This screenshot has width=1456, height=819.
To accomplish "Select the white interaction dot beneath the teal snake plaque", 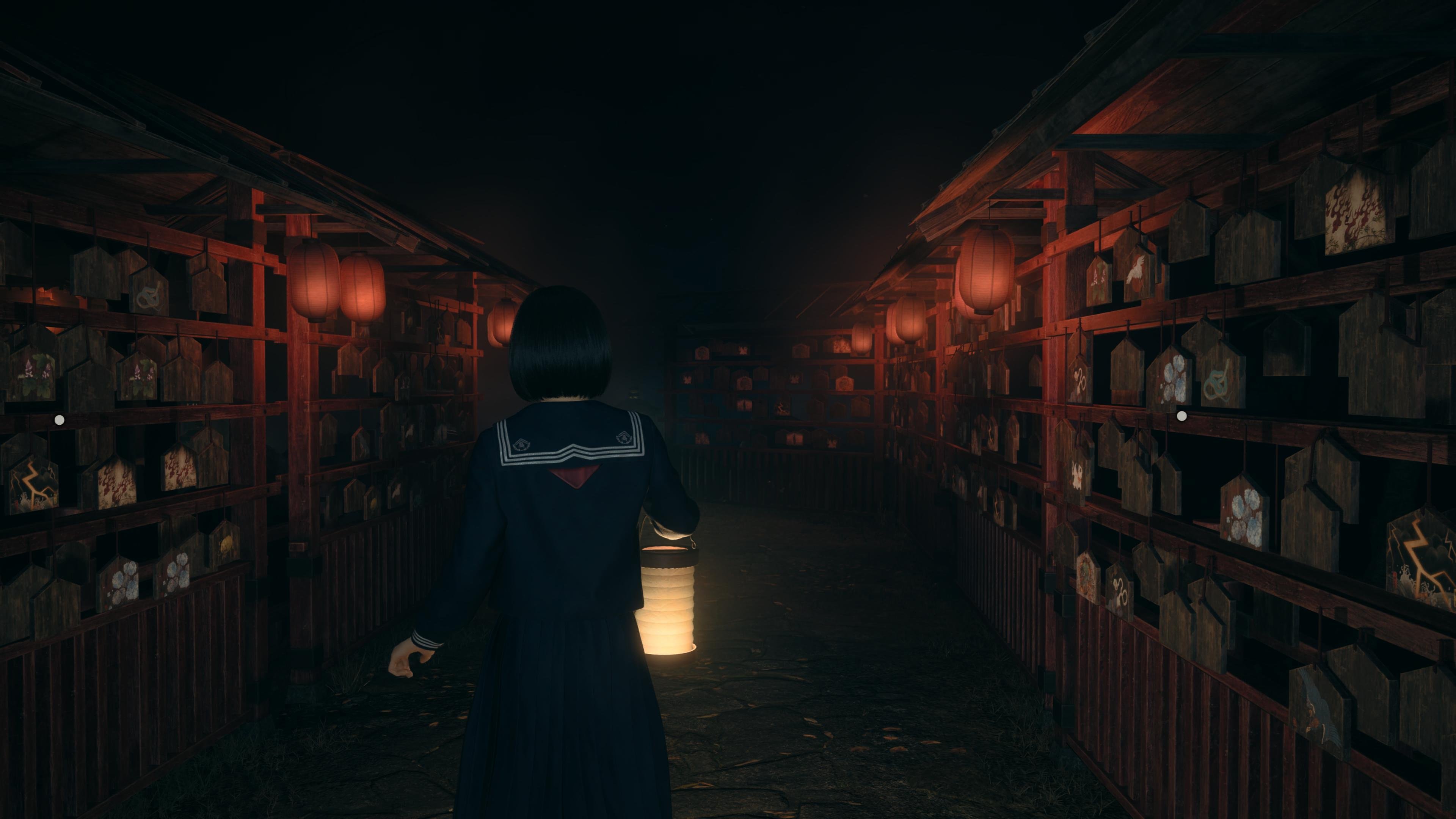I will (x=1181, y=416).
